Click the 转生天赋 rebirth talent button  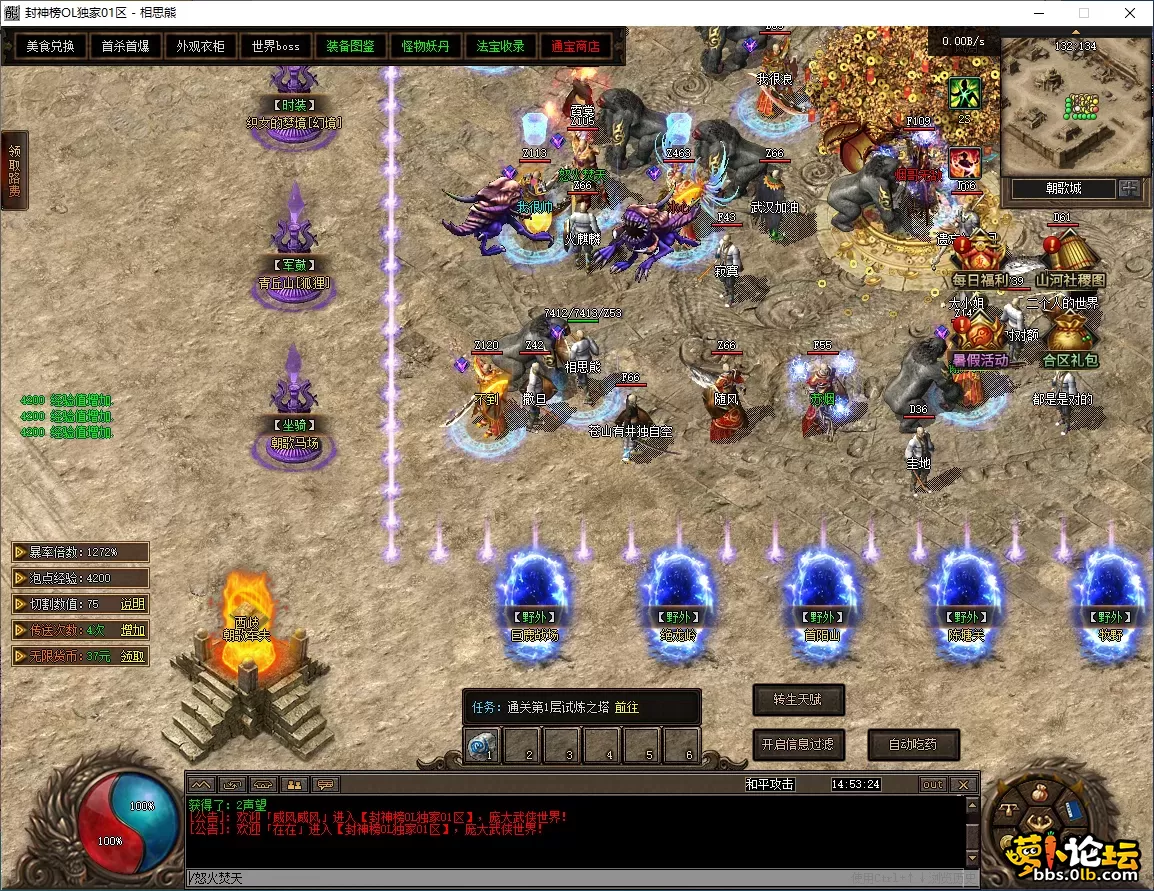coord(798,699)
